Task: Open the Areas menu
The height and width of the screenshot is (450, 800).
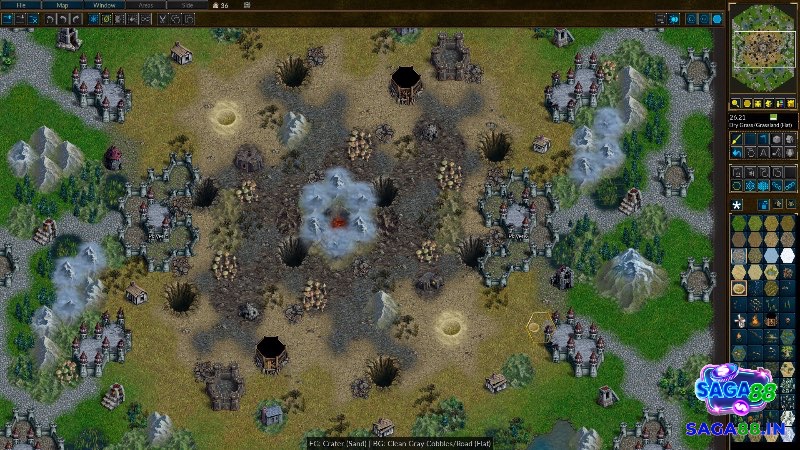Action: tap(144, 5)
